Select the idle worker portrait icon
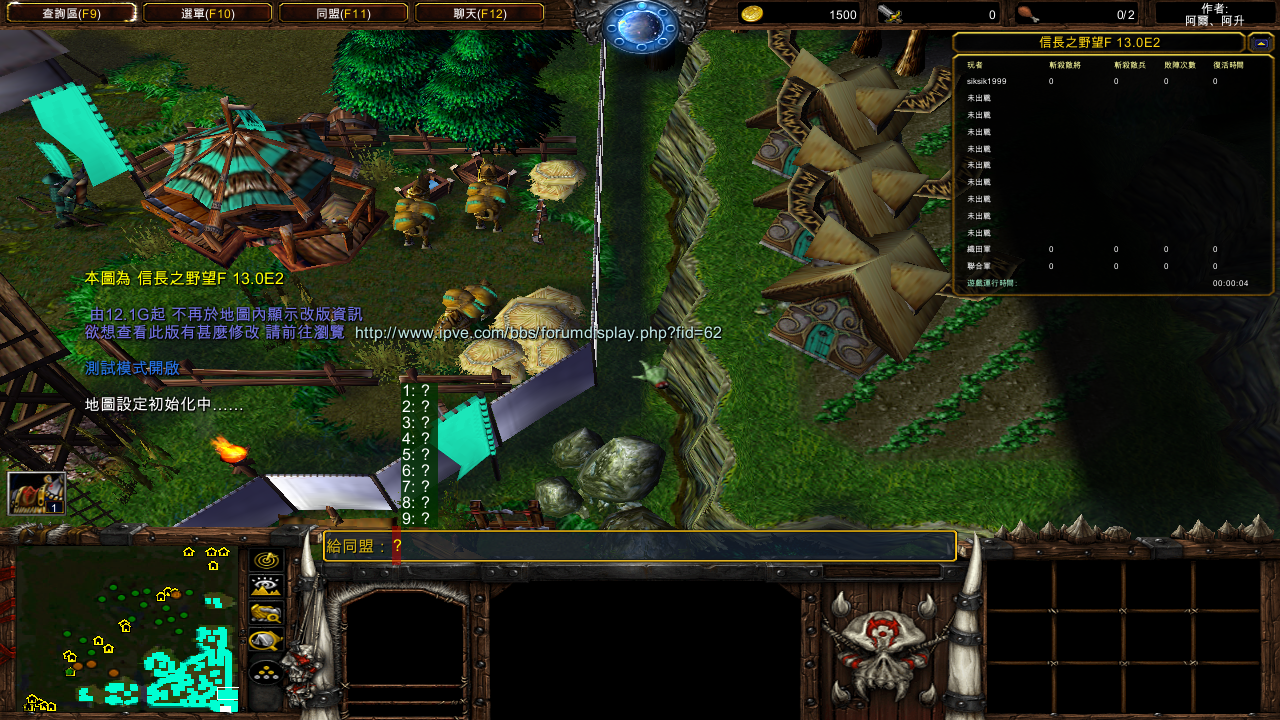This screenshot has height=720, width=1280. (36, 493)
